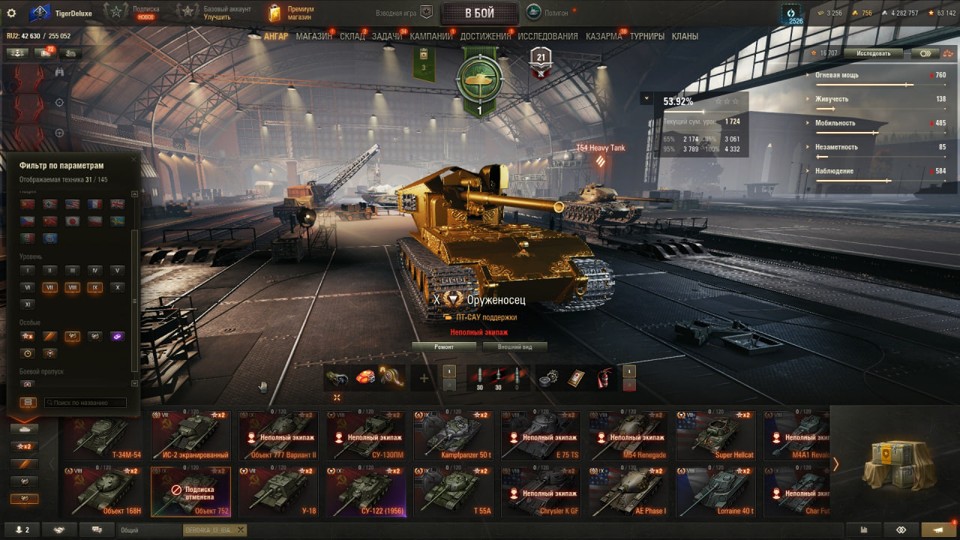Select the Kampfpanzer 50 t tank
The image size is (960, 540).
[454, 435]
